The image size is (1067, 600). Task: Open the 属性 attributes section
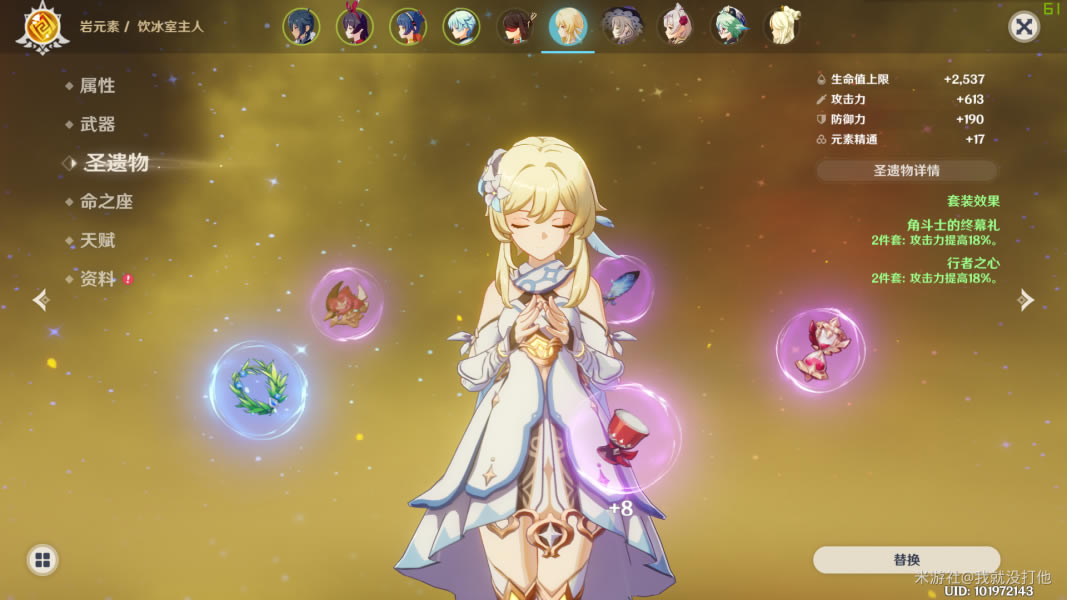click(x=97, y=86)
